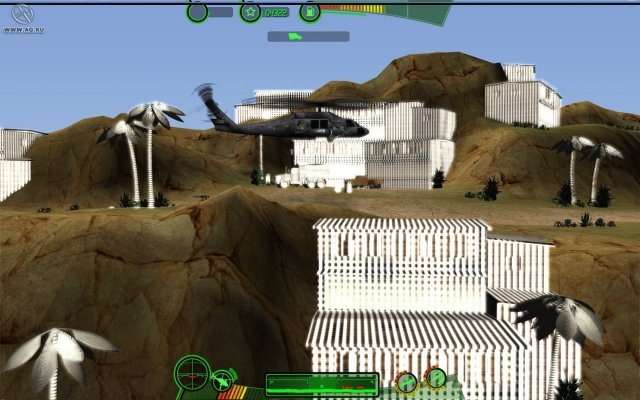
Task: Choose the left weapon gear icon
Action: point(407,381)
